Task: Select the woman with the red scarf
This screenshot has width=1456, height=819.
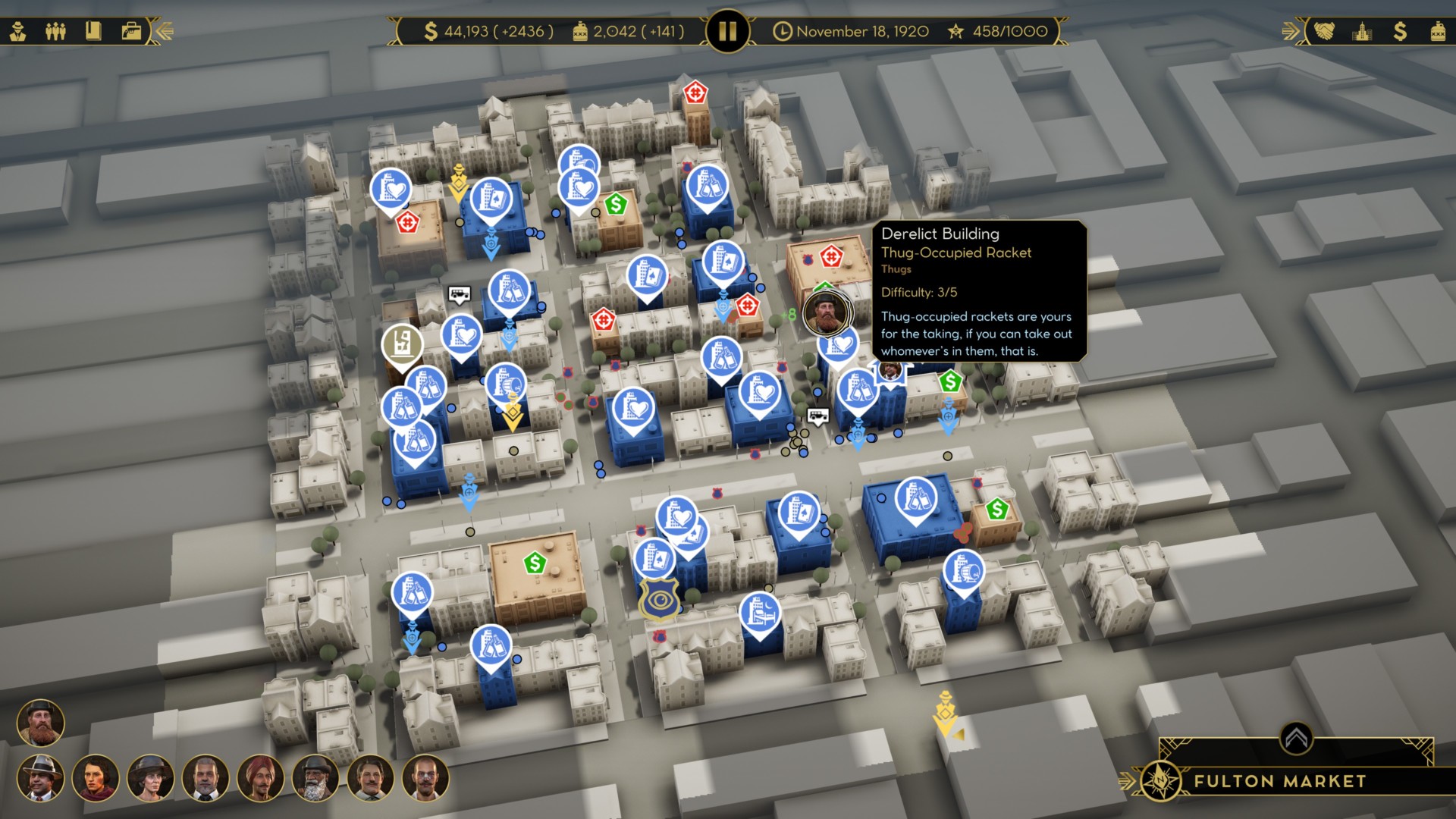Action: click(x=96, y=778)
